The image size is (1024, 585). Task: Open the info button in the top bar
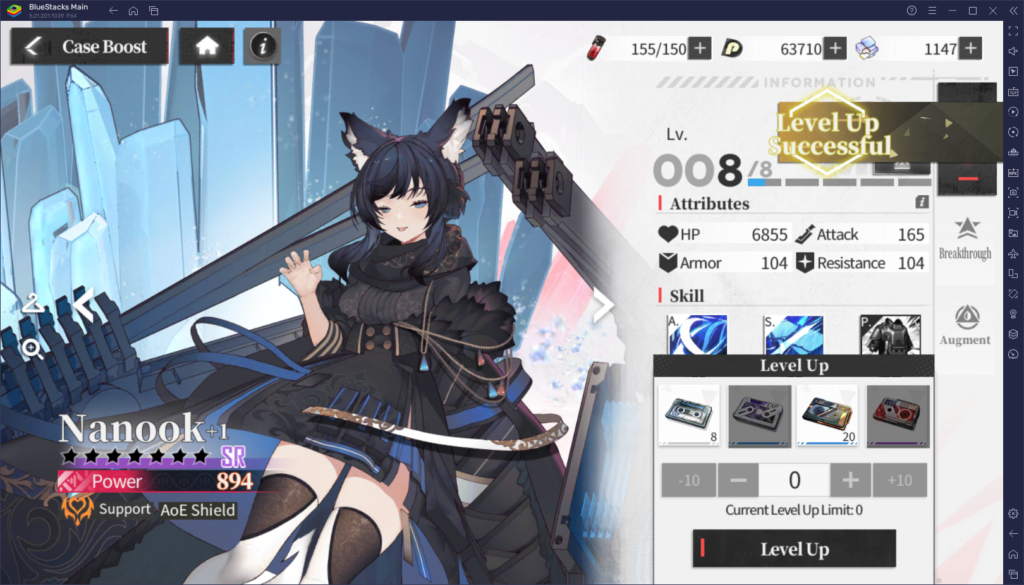click(262, 46)
